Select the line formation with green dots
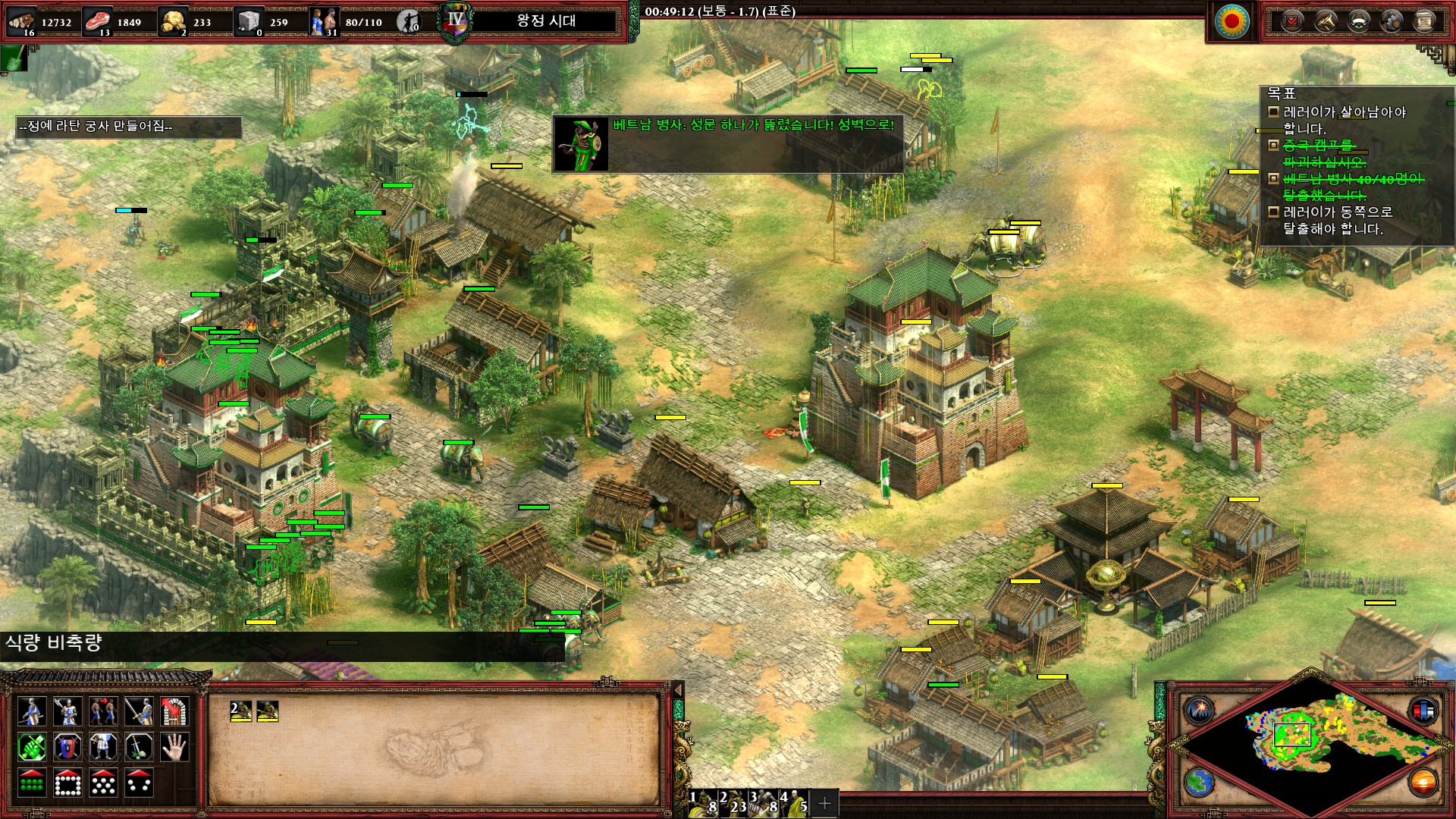The image size is (1456, 819). click(x=31, y=783)
